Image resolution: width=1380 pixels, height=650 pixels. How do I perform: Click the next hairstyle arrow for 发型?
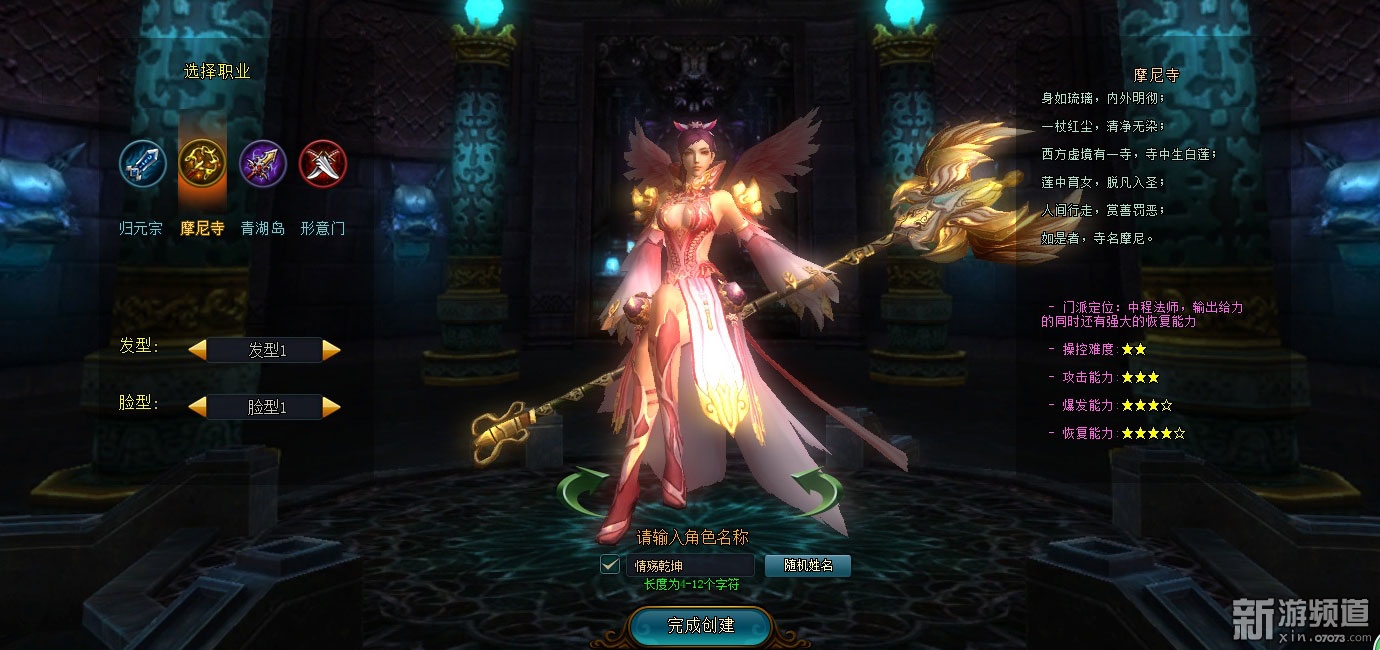point(332,350)
